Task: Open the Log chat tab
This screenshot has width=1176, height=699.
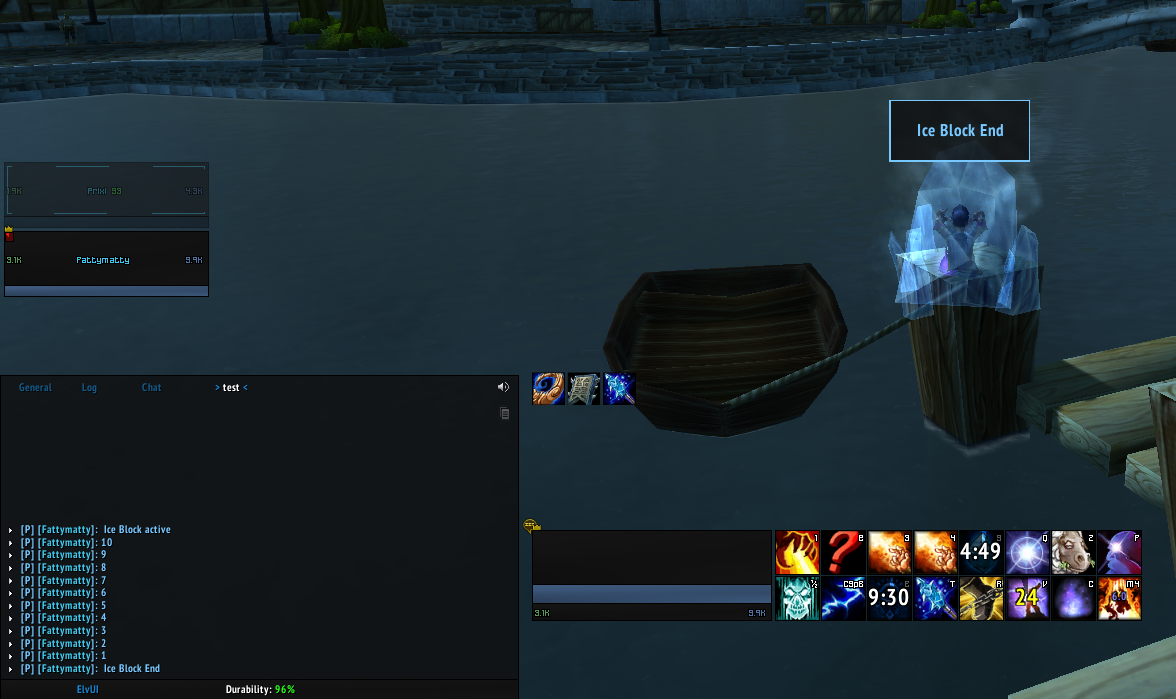Action: coord(89,387)
